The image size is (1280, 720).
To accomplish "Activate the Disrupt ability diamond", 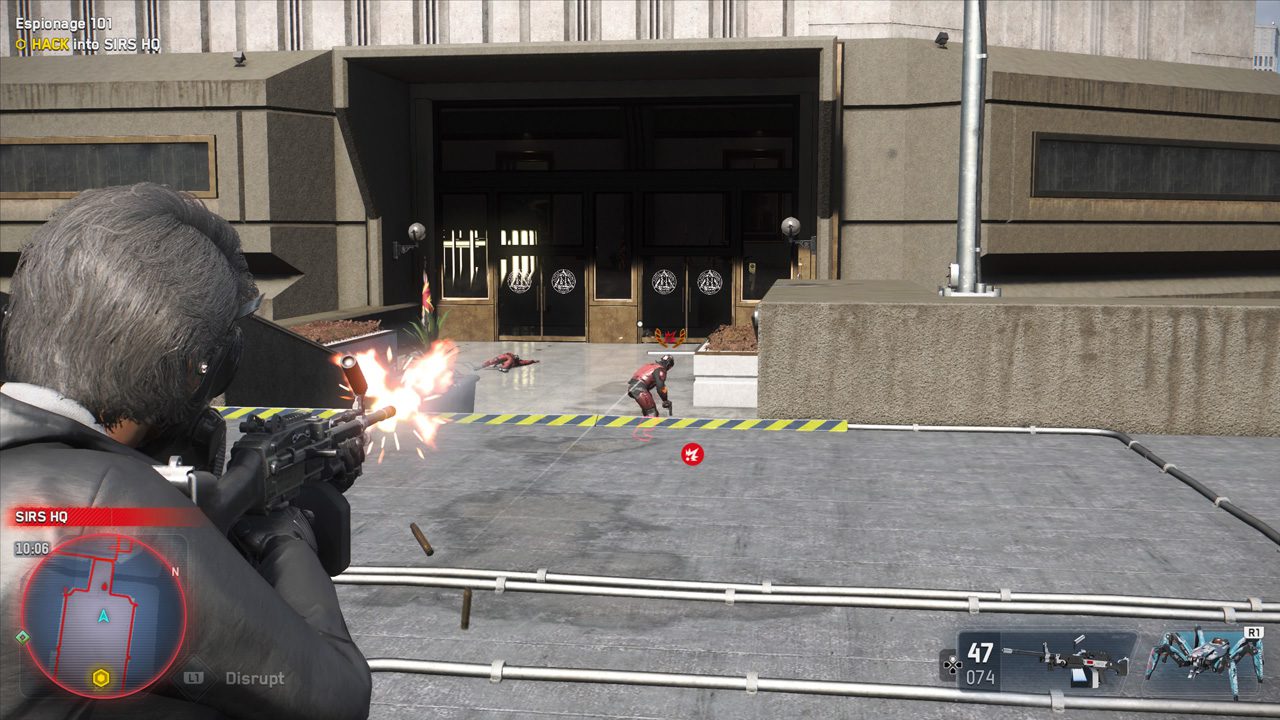I will (194, 677).
